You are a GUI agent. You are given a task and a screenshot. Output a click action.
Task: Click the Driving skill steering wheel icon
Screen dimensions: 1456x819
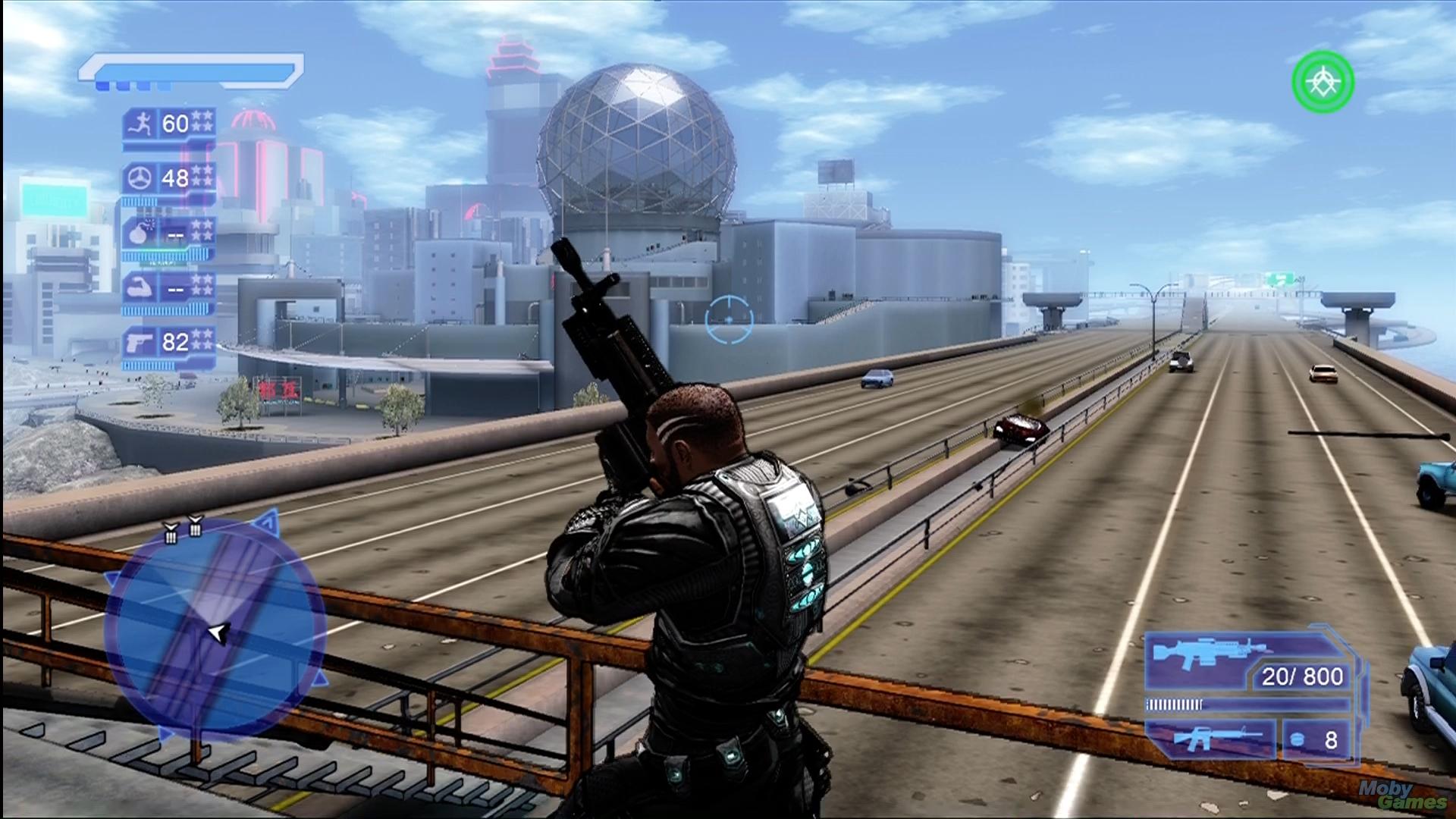point(141,178)
